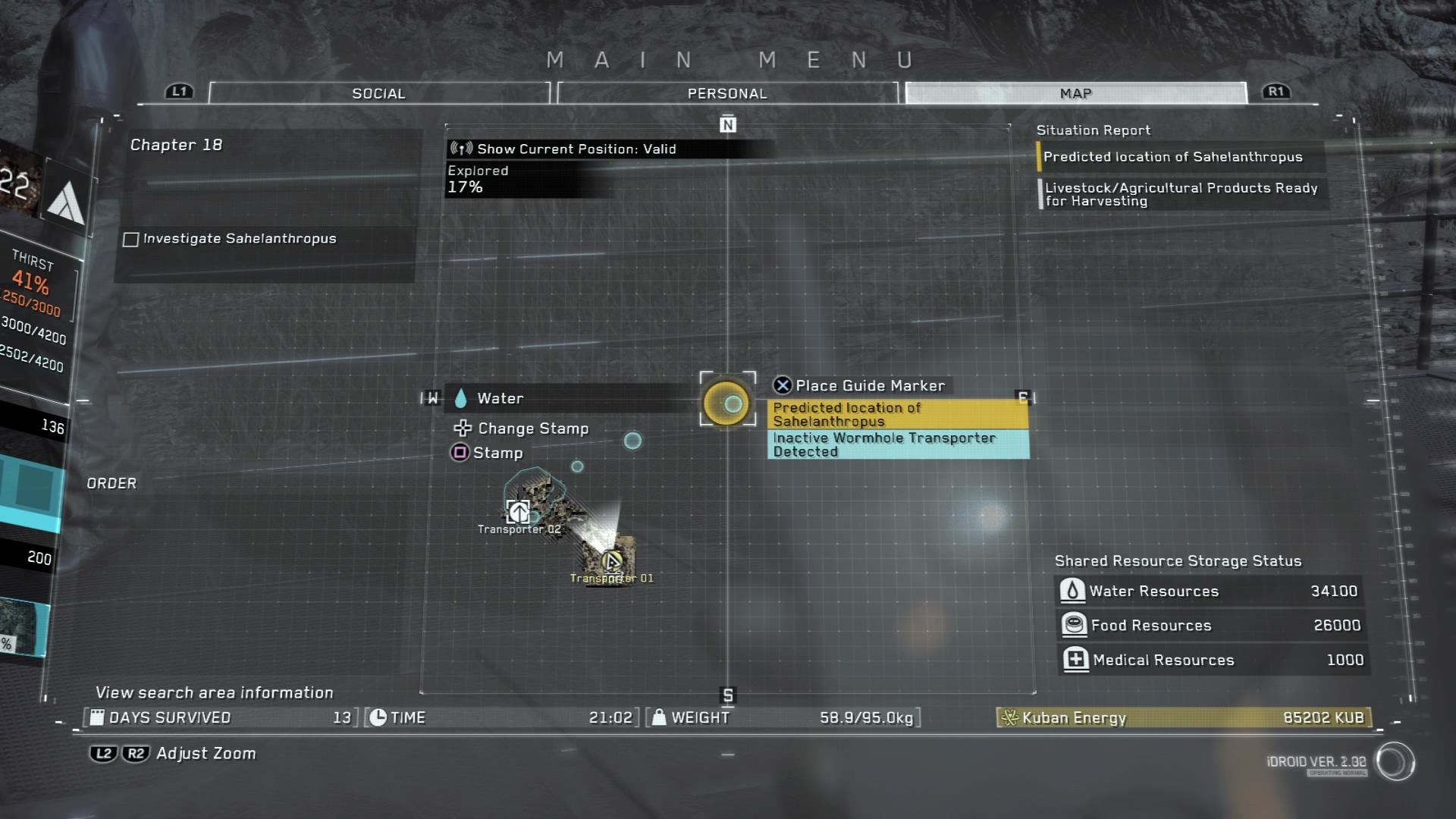Select the Stamp circle icon
The width and height of the screenshot is (1456, 819).
pos(460,453)
